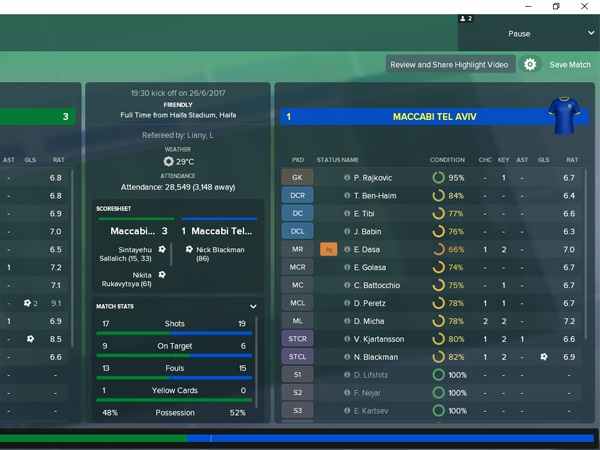Click the GK position badge

[x=297, y=178]
